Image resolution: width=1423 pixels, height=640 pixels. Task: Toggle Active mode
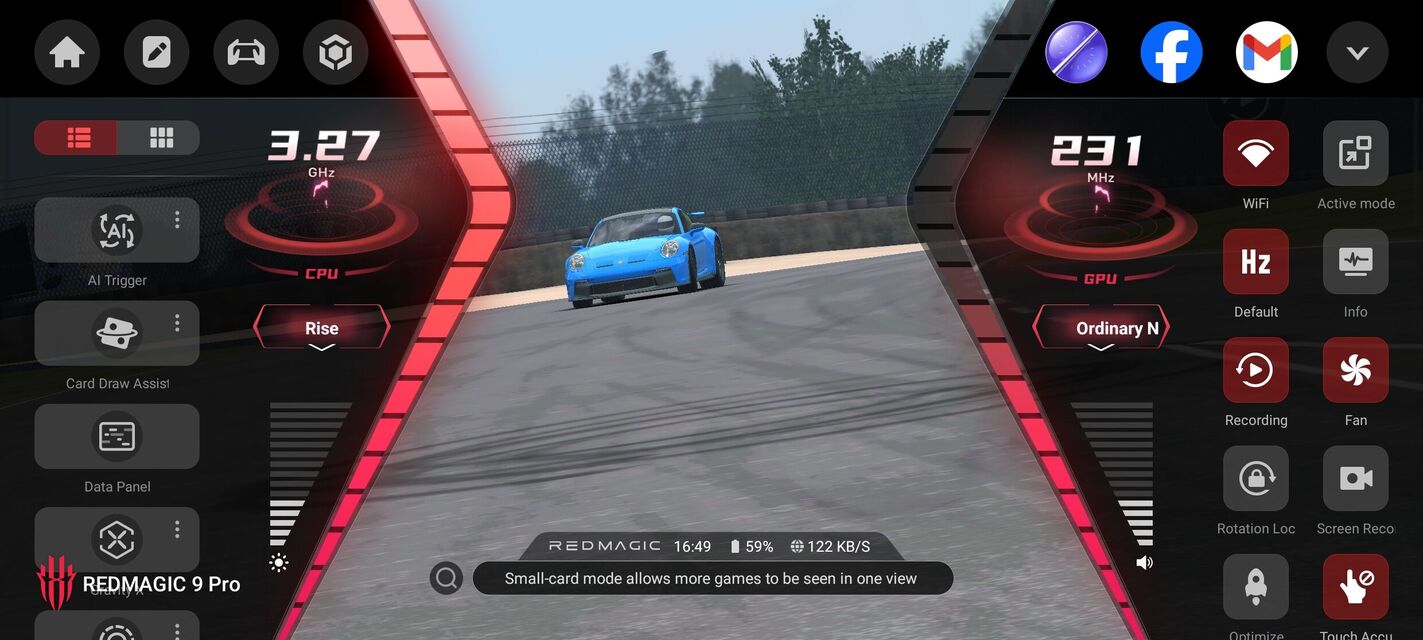1355,153
